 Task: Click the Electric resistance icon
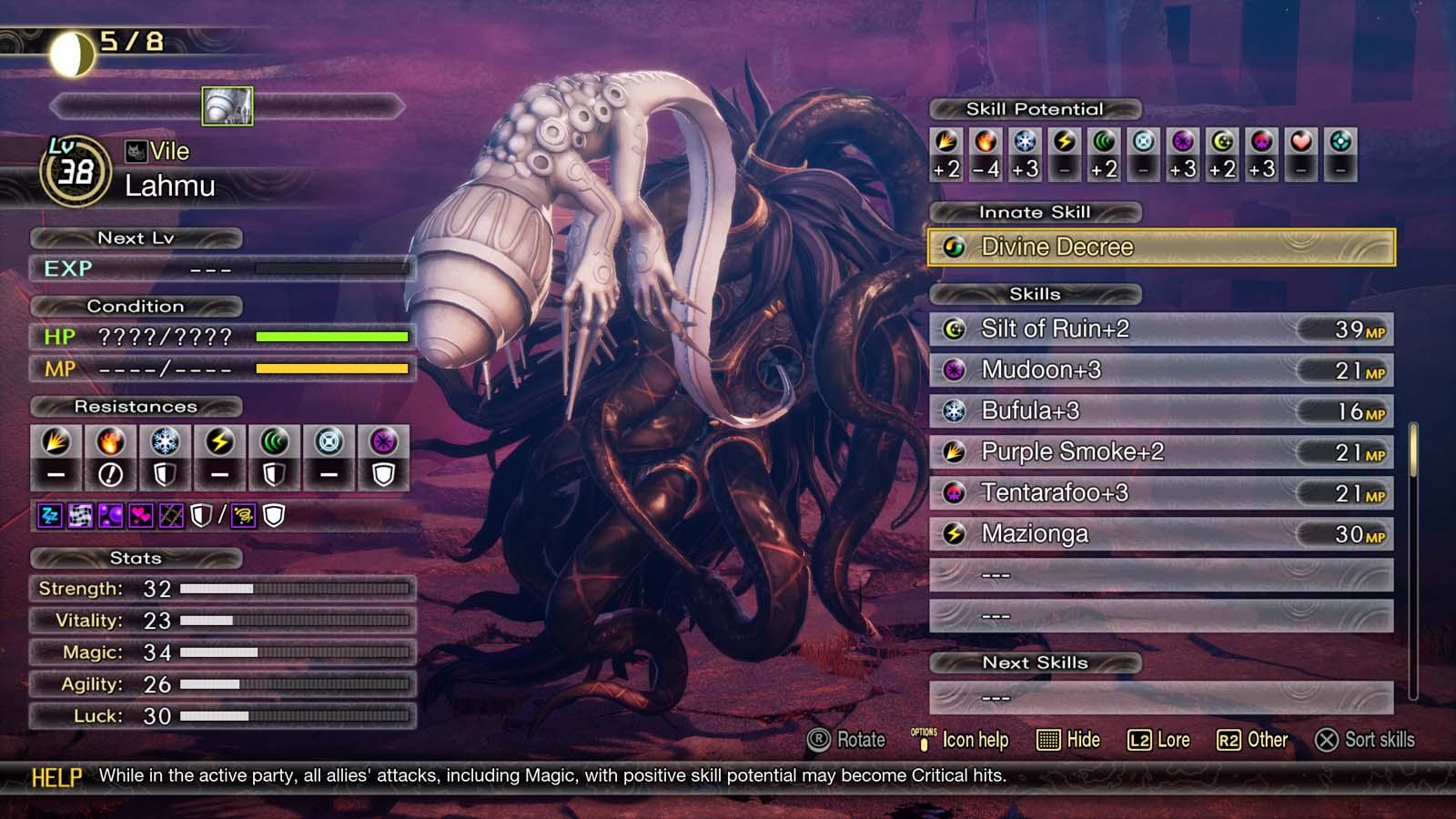(x=217, y=442)
